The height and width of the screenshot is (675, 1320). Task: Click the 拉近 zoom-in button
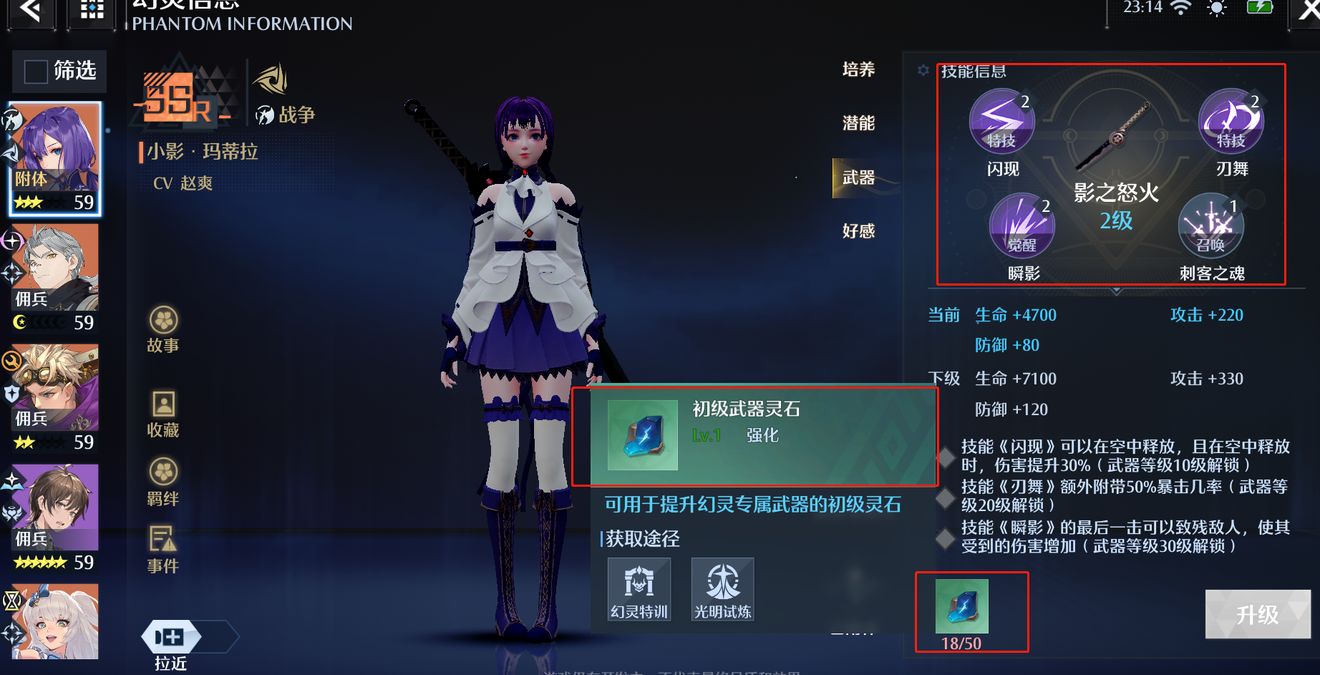(171, 638)
